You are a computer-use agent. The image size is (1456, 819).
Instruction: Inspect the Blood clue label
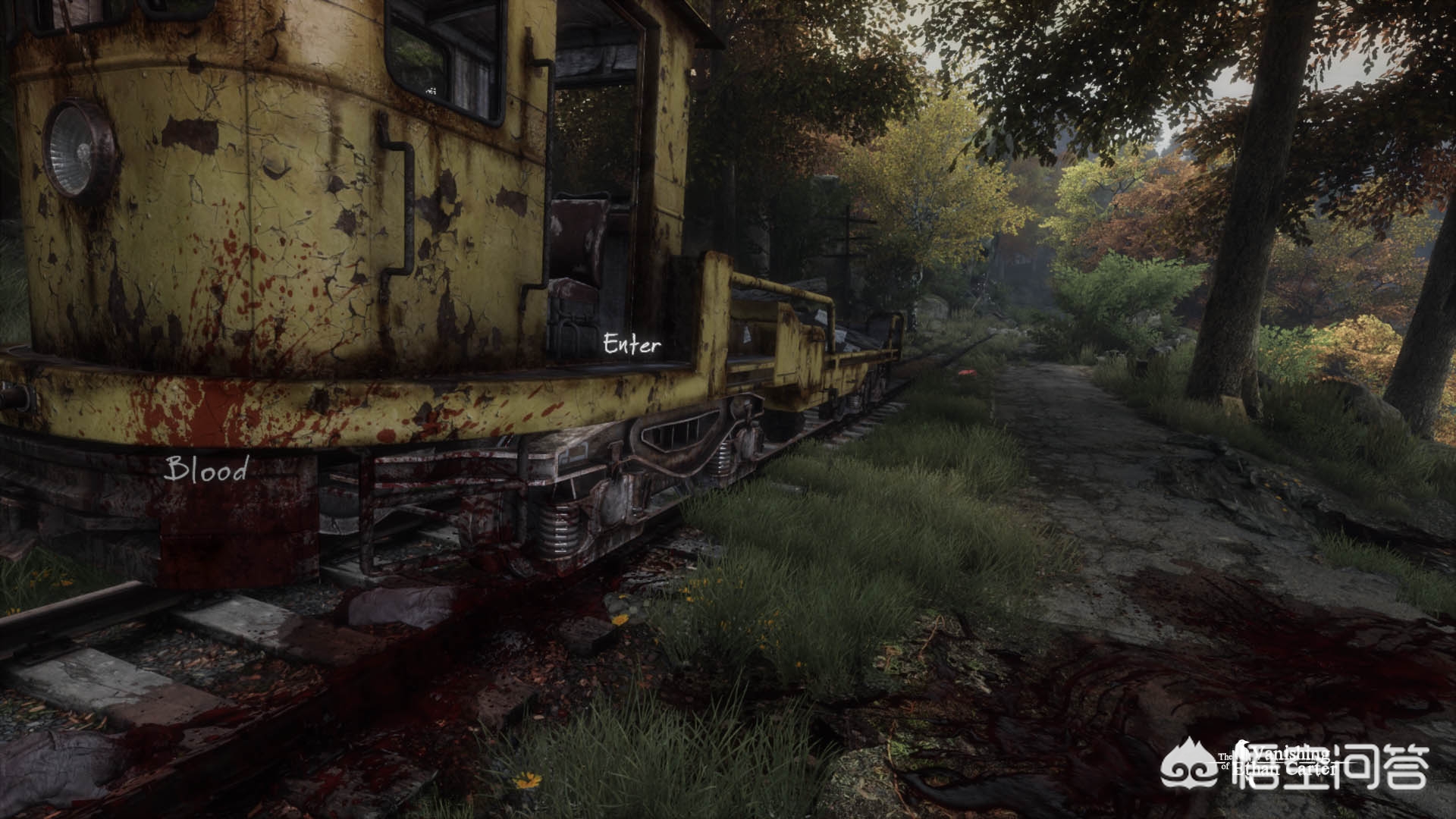[207, 469]
